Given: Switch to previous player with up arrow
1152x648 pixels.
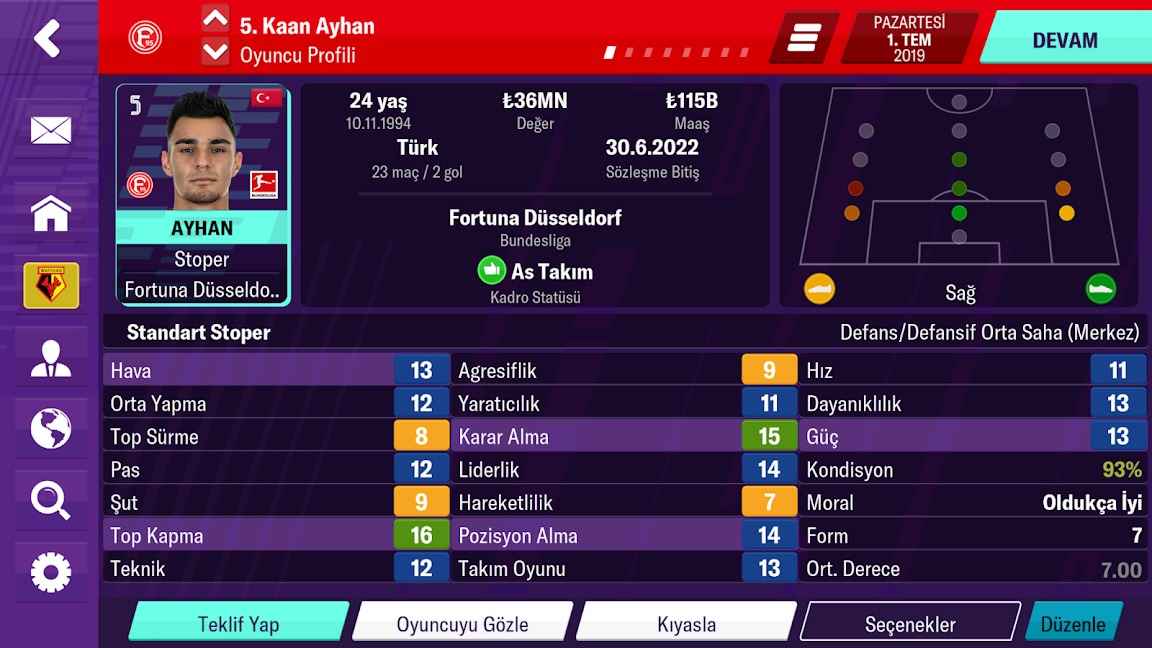Looking at the screenshot, I should tap(215, 18).
